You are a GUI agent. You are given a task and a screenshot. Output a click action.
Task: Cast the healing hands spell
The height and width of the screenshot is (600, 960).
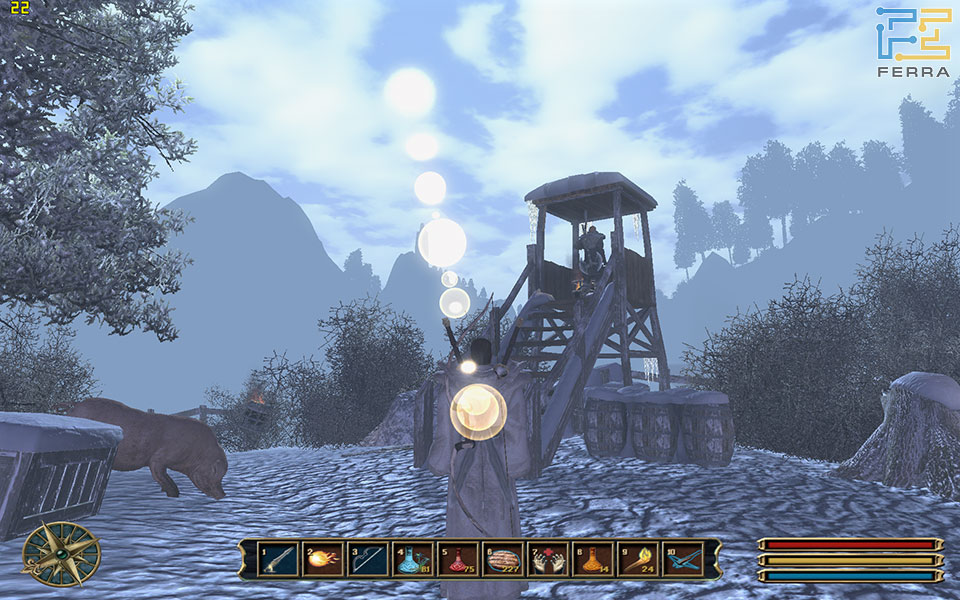[x=547, y=558]
